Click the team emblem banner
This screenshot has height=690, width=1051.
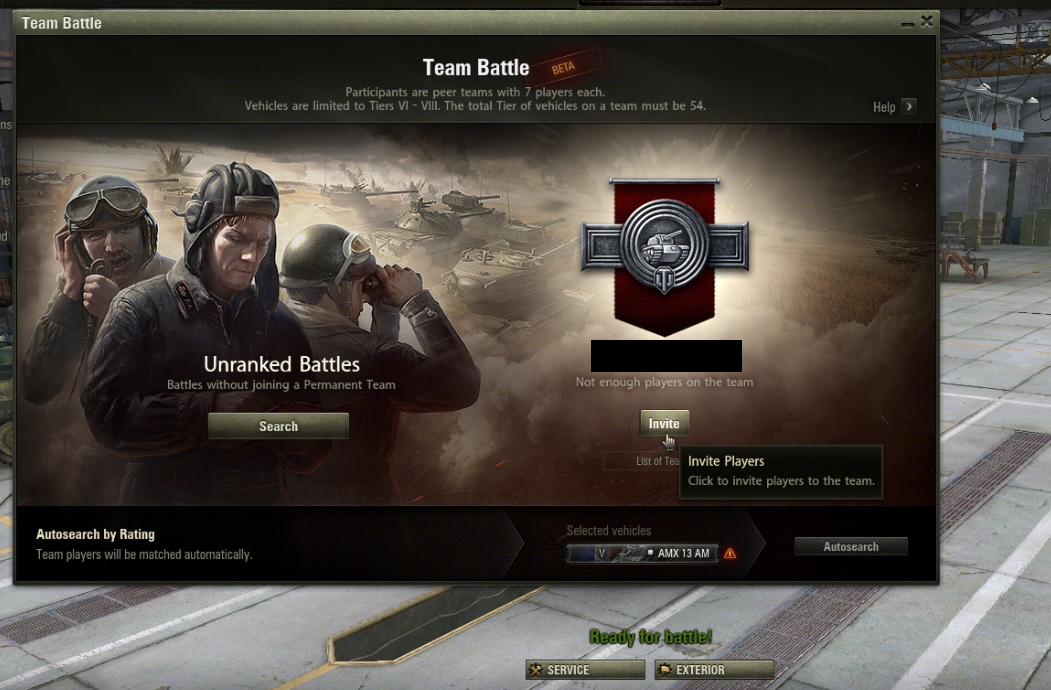coord(665,255)
